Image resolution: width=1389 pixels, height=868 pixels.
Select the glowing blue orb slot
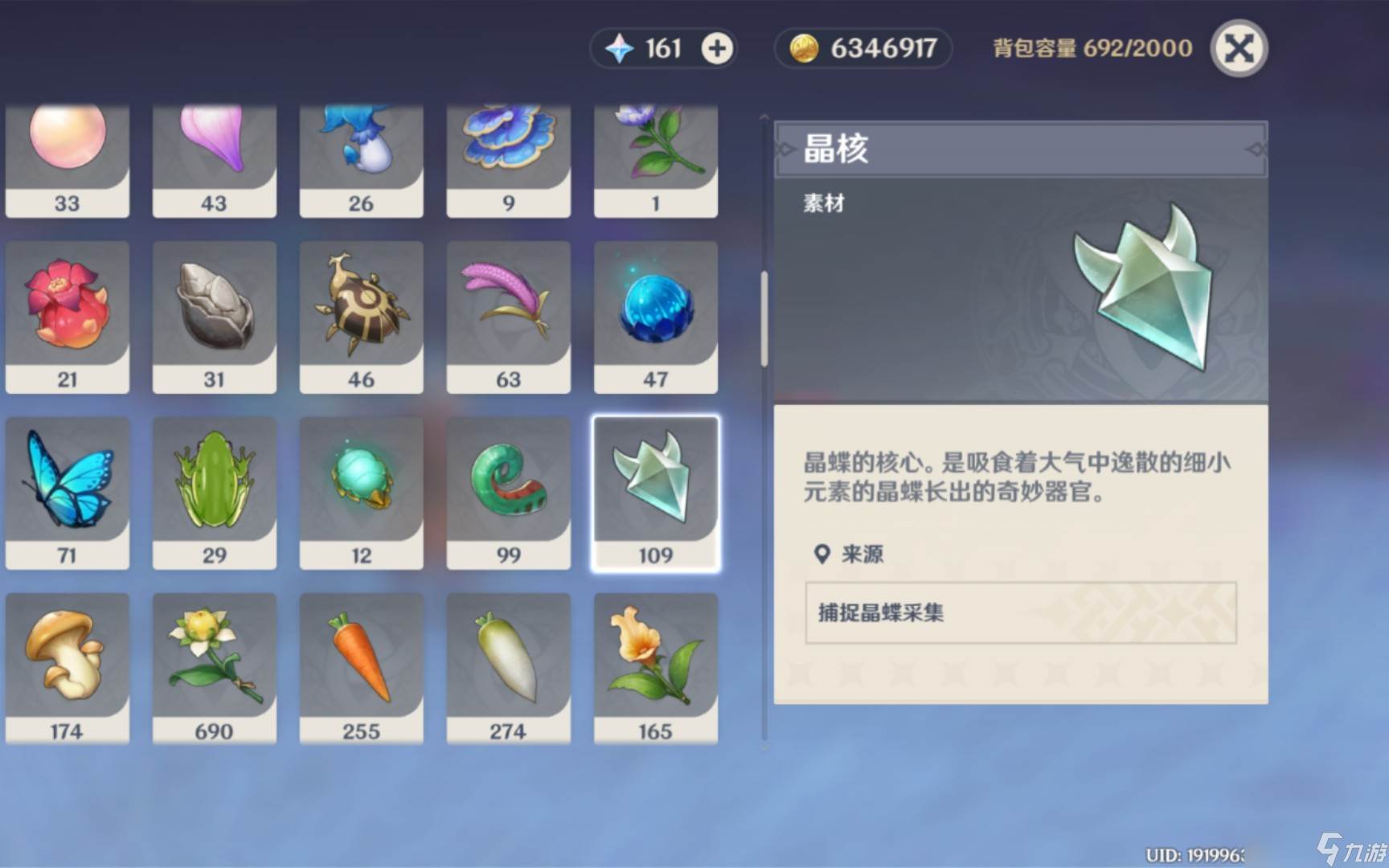(x=655, y=316)
